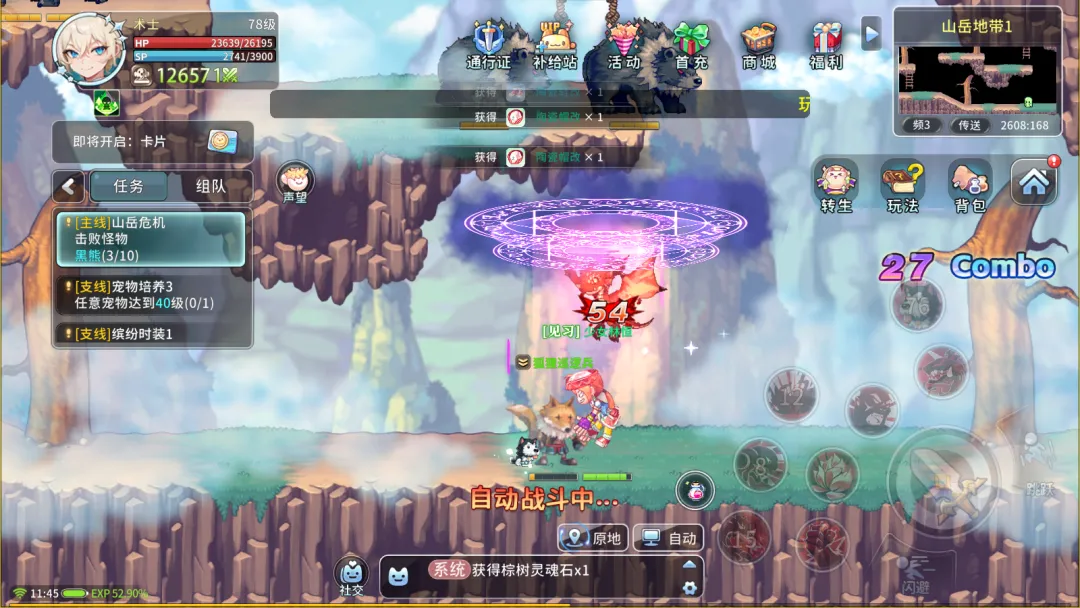This screenshot has width=1080, height=608.
Task: Collapse the quest panel with back arrow
Action: [x=69, y=186]
